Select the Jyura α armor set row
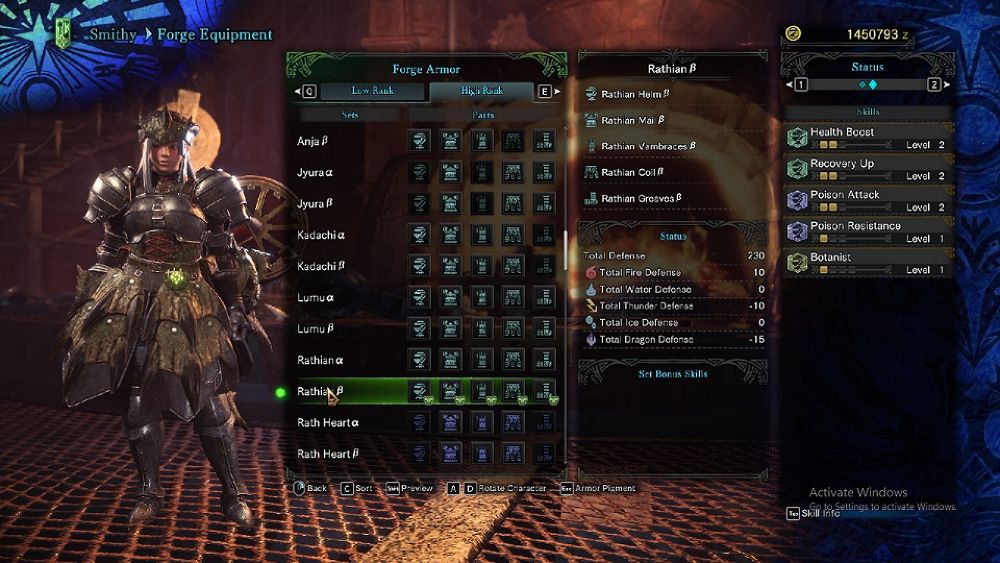Screen dimensions: 1000x563 [x=315, y=172]
